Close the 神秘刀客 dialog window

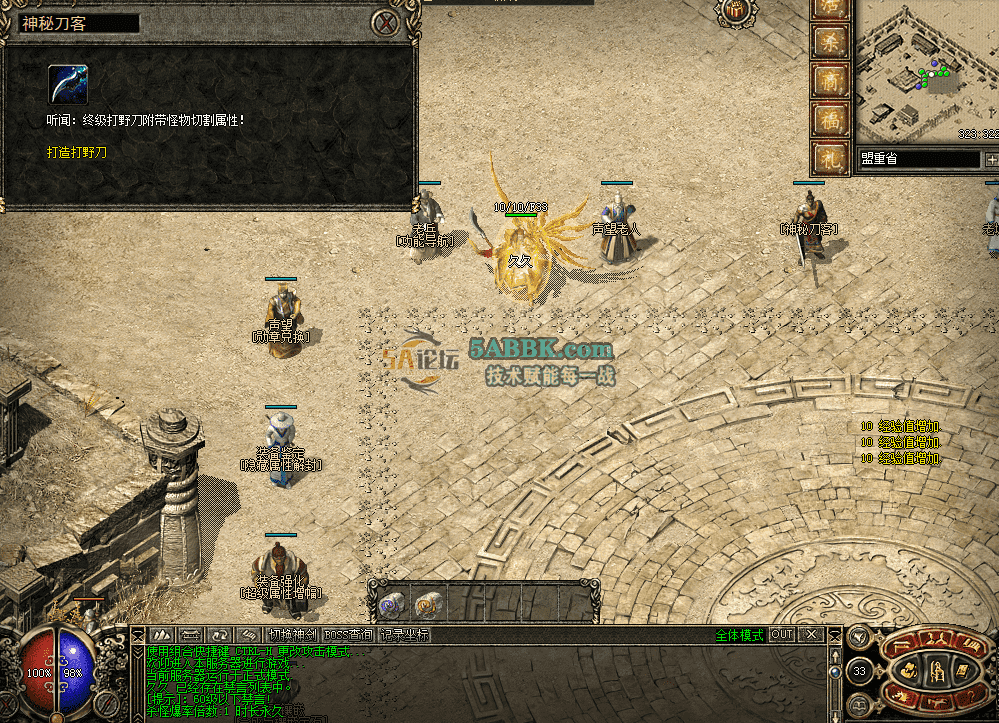pyautogui.click(x=386, y=22)
